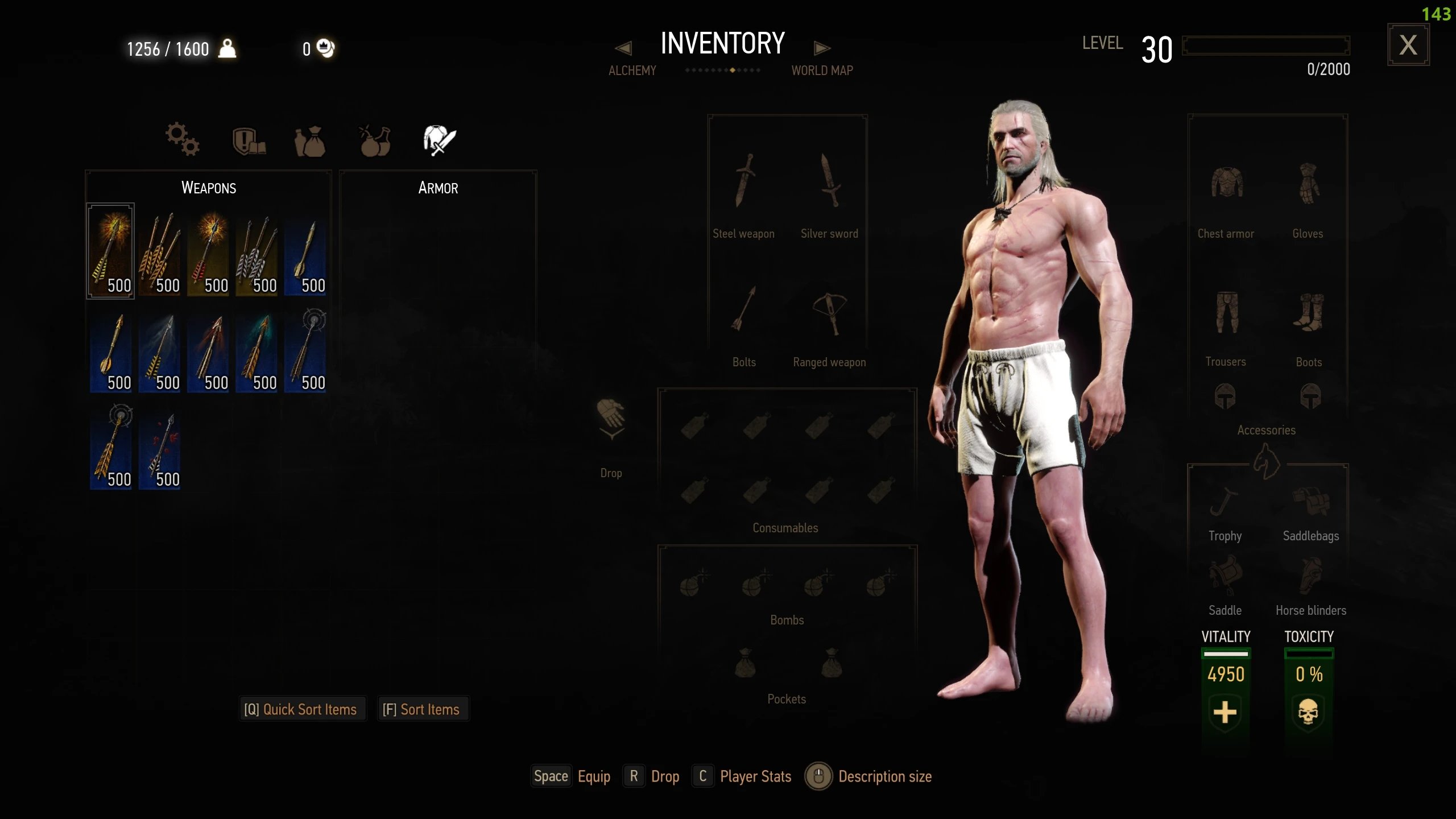1456x819 pixels.
Task: Select the bundle of three orange-fletched bolts
Action: tap(159, 251)
